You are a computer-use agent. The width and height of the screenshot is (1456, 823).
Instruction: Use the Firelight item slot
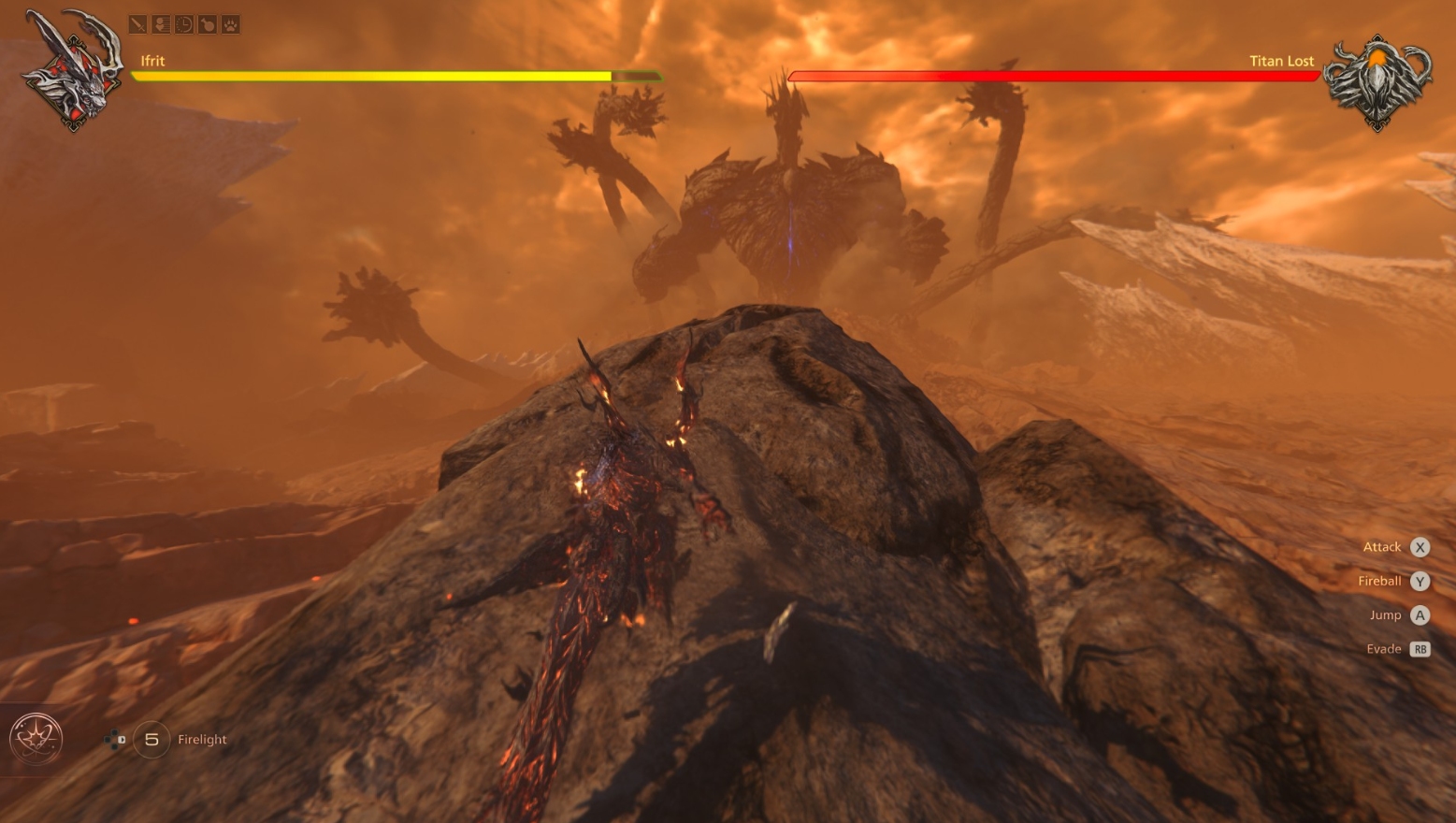point(151,740)
